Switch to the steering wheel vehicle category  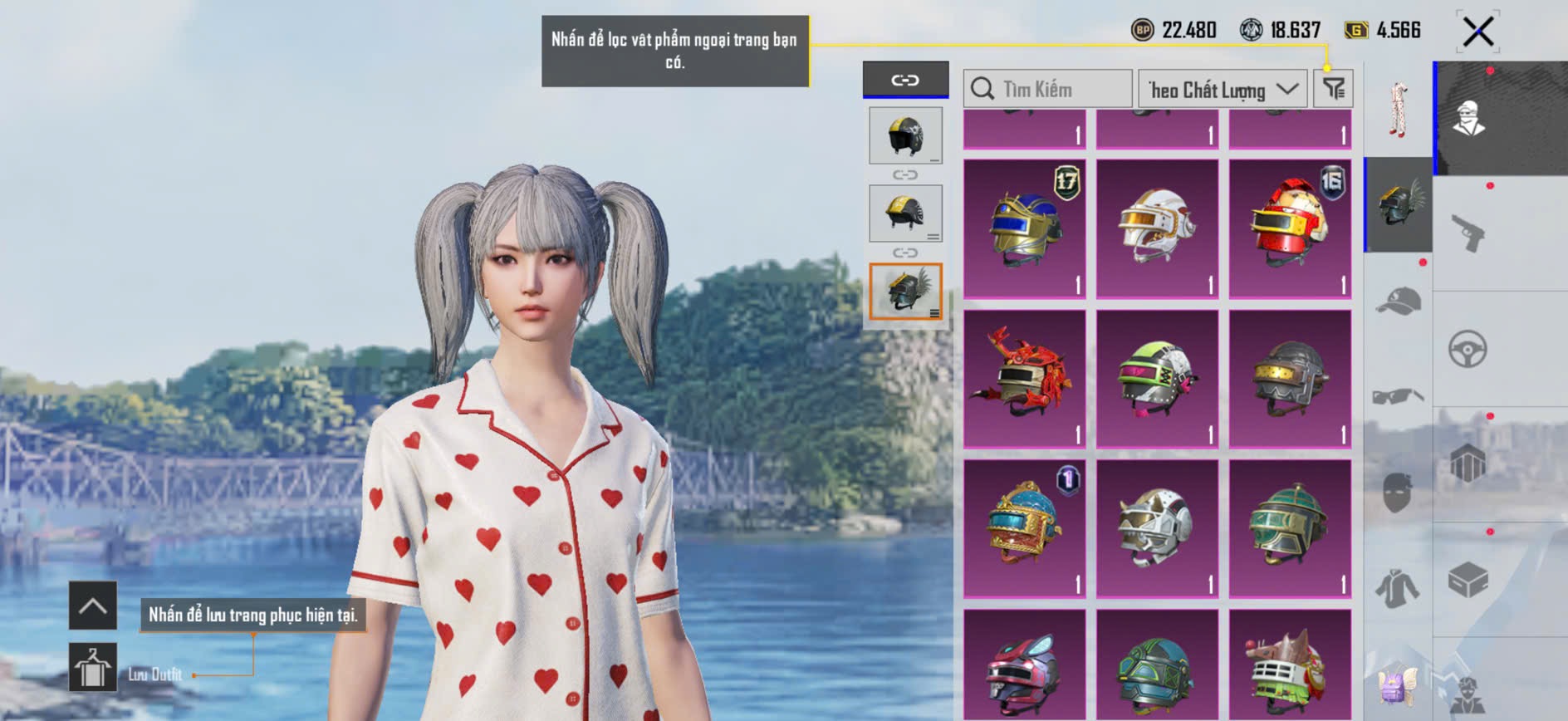[x=1468, y=349]
